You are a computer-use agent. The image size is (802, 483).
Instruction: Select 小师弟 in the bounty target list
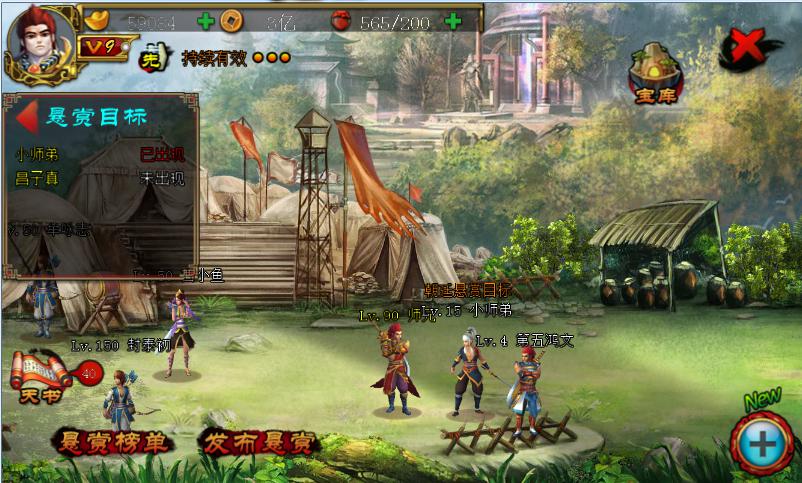pos(37,155)
